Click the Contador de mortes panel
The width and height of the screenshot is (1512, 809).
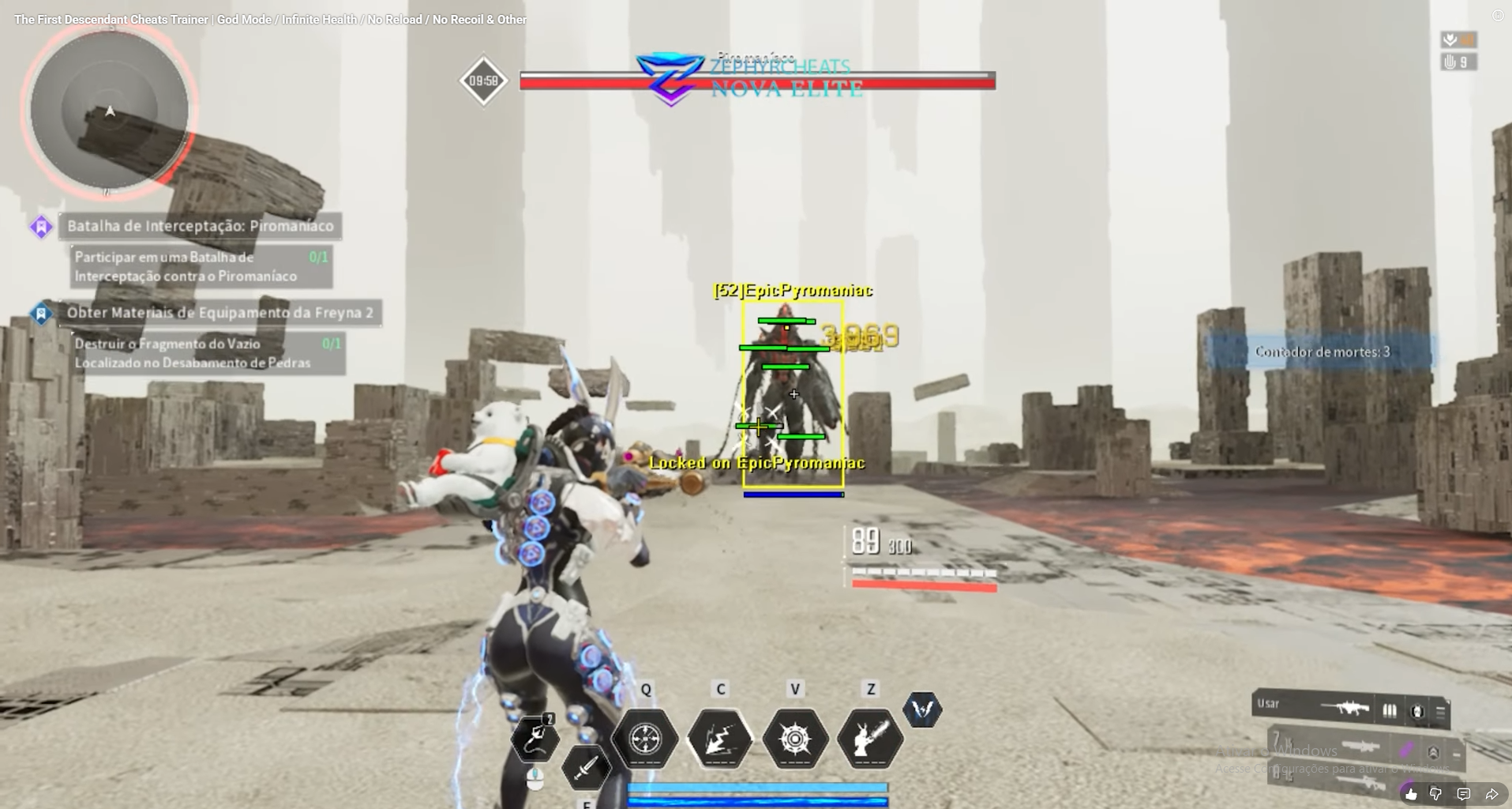point(1322,352)
